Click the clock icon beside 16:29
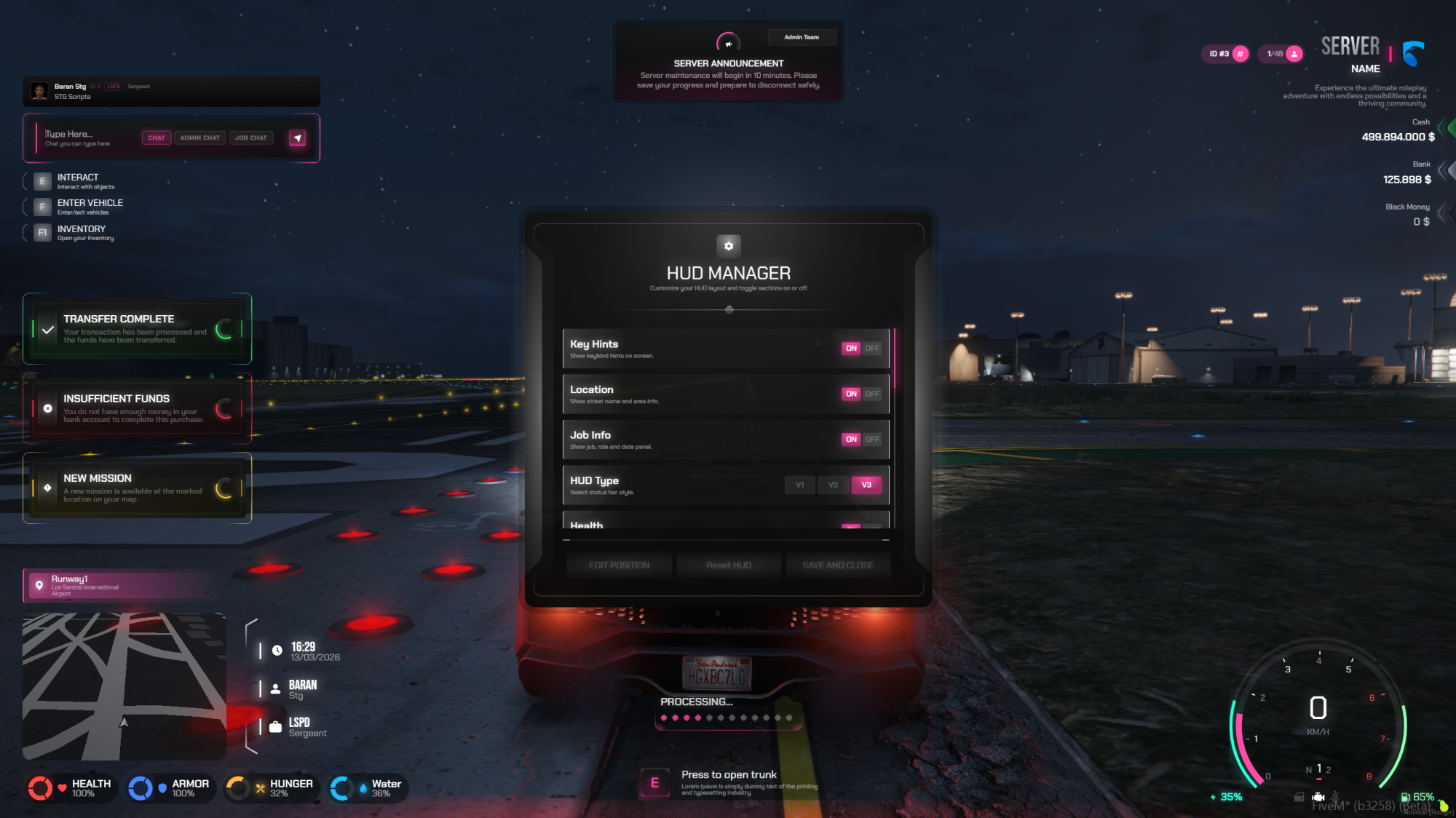Image resolution: width=1456 pixels, height=818 pixels. click(x=277, y=650)
